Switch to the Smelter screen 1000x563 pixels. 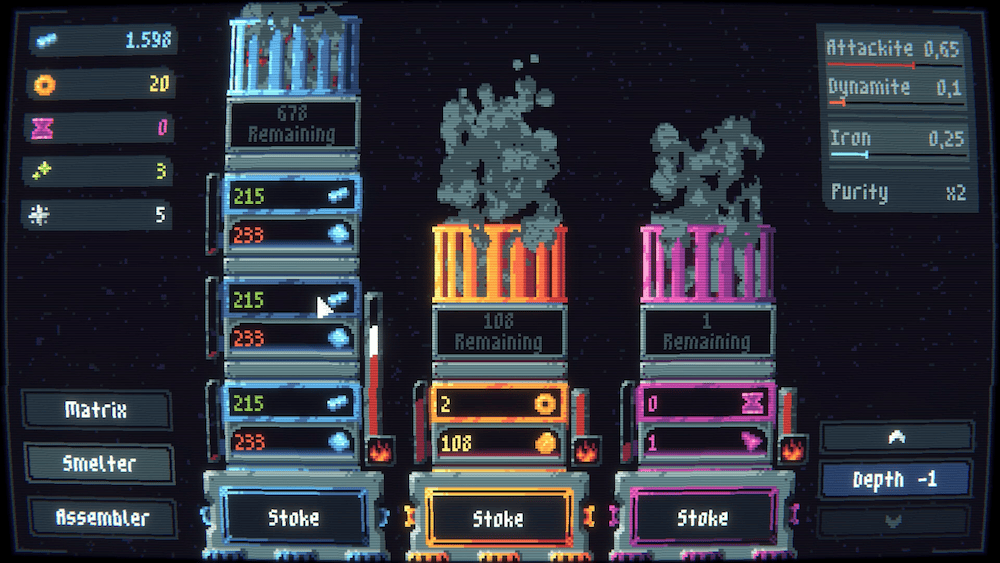[99, 464]
